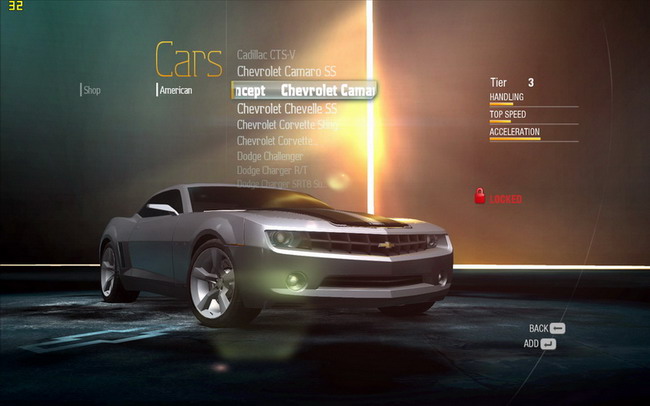Viewport: 650px width, 406px height.
Task: Click the BACK button
Action: coord(546,328)
